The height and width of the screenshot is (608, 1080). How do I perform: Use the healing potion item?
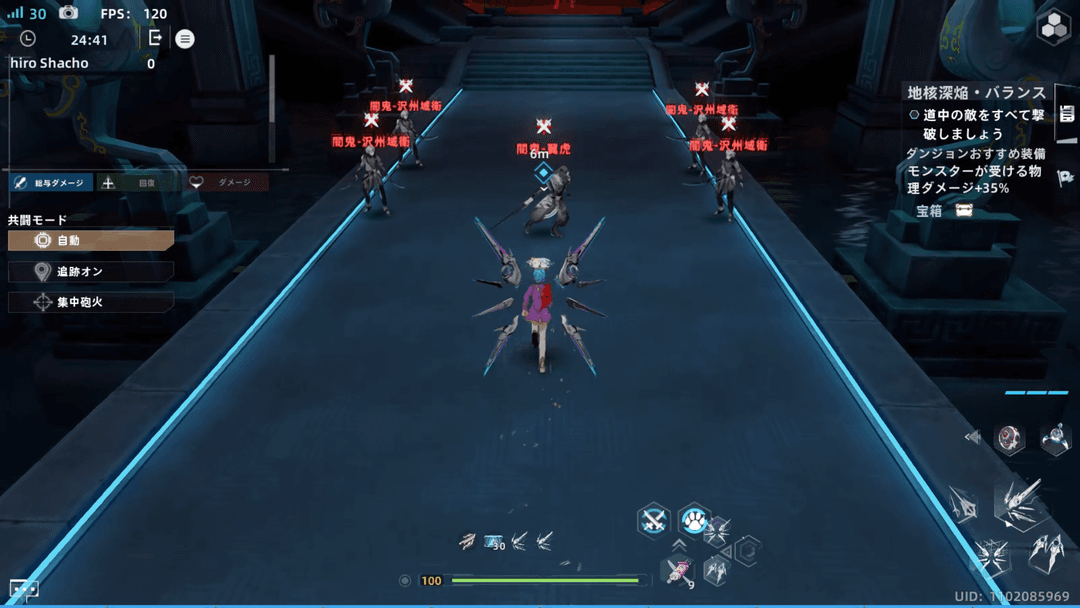pyautogui.click(x=678, y=572)
